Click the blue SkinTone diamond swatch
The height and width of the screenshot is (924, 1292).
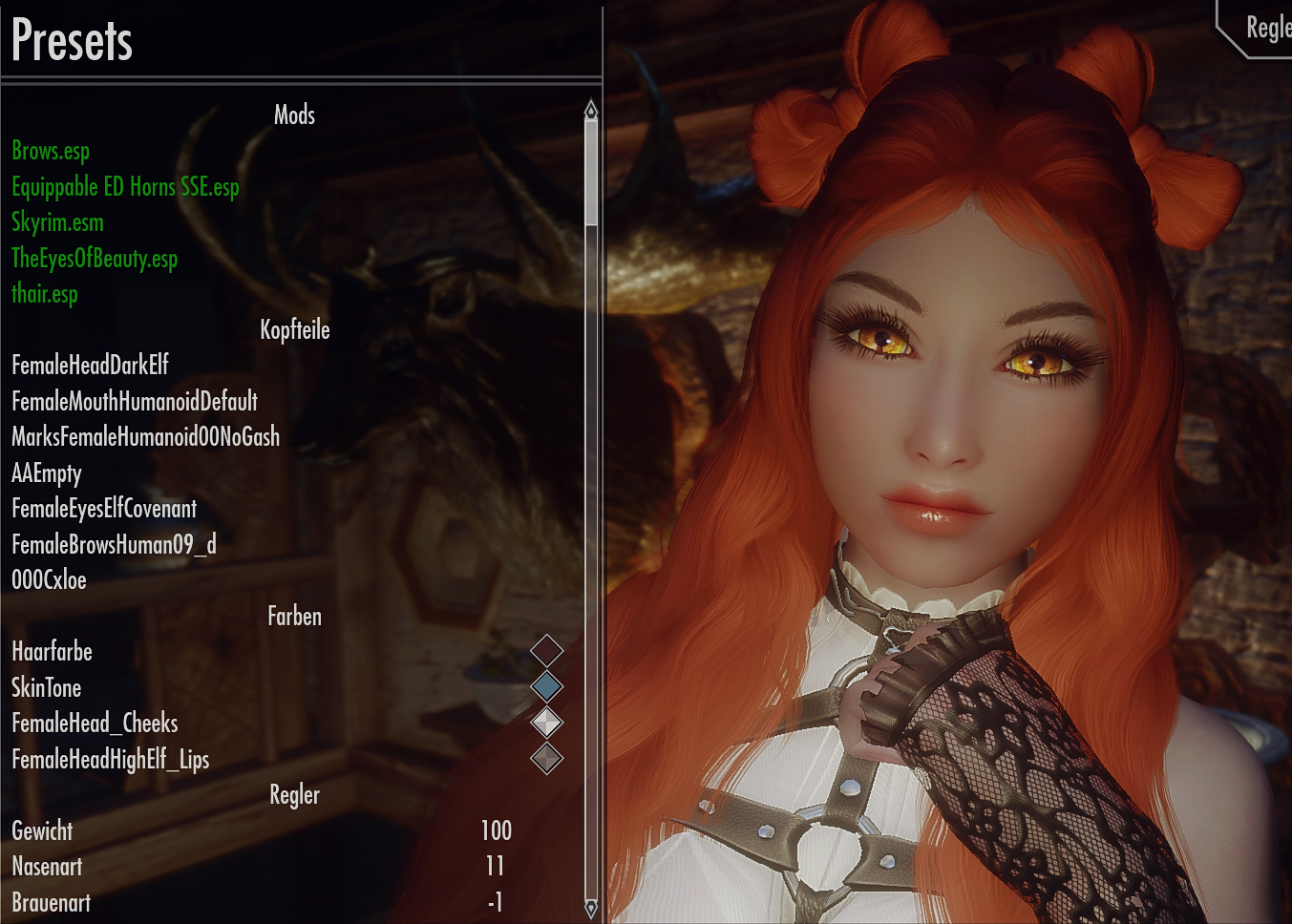tap(547, 686)
